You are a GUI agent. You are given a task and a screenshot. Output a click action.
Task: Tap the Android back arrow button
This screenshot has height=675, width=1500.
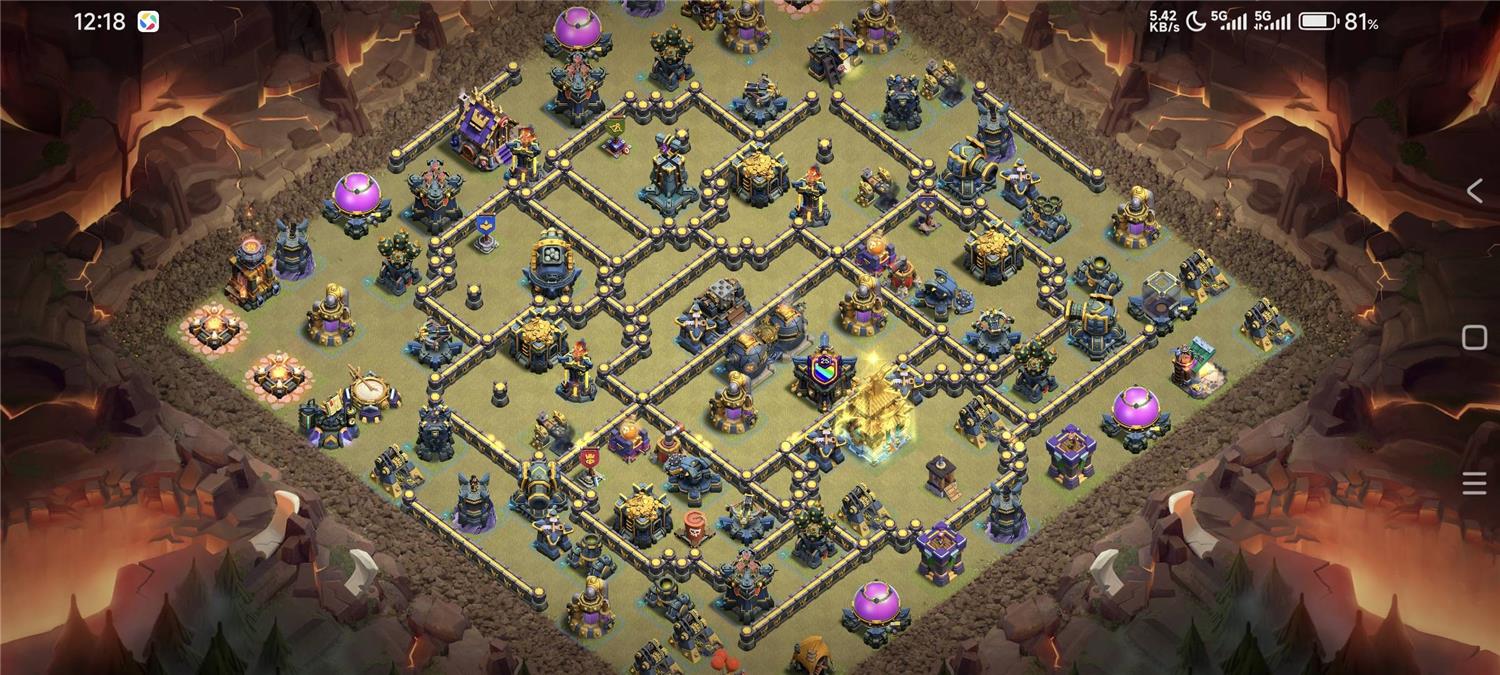[1474, 191]
